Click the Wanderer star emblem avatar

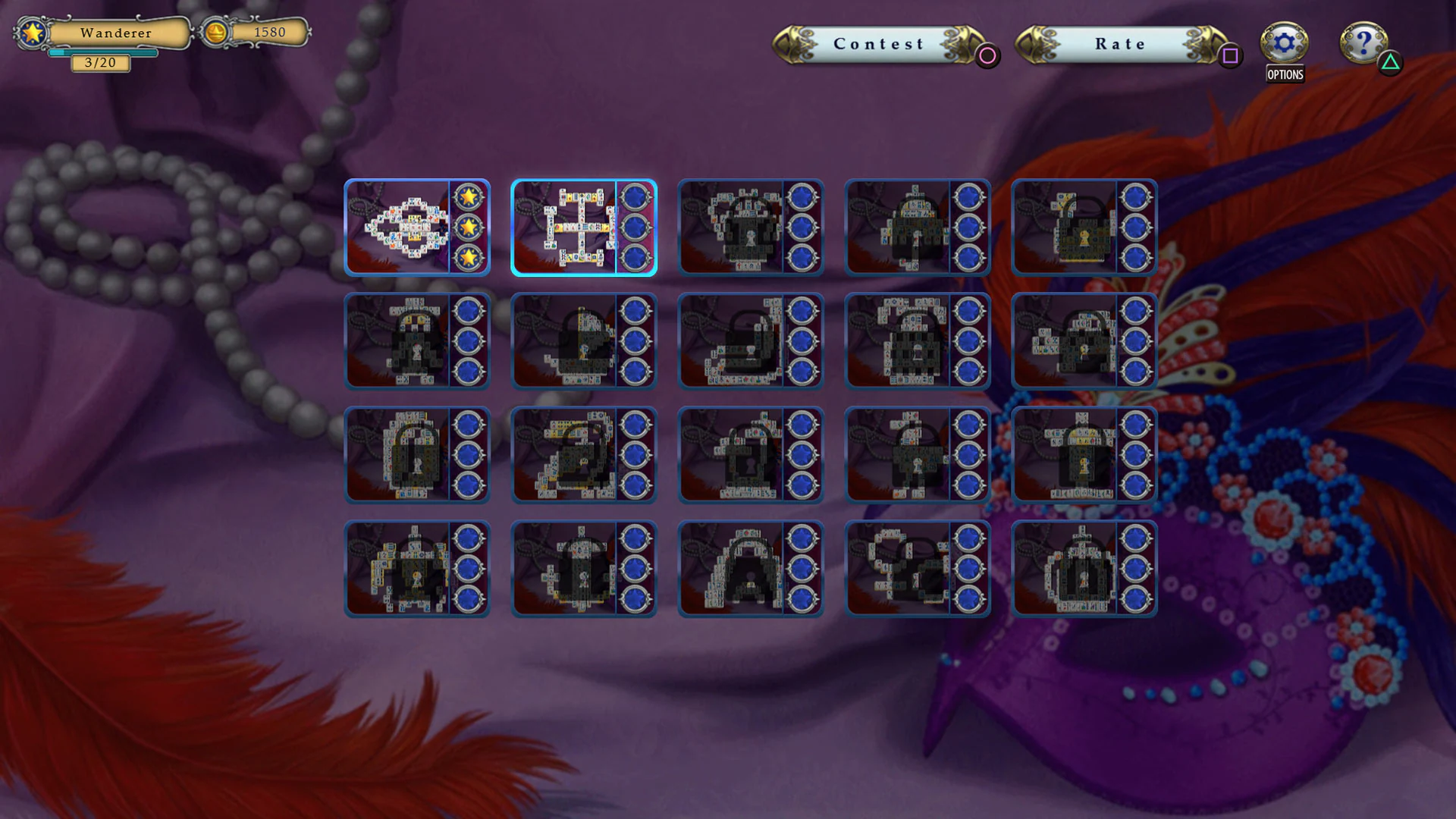coord(32,34)
